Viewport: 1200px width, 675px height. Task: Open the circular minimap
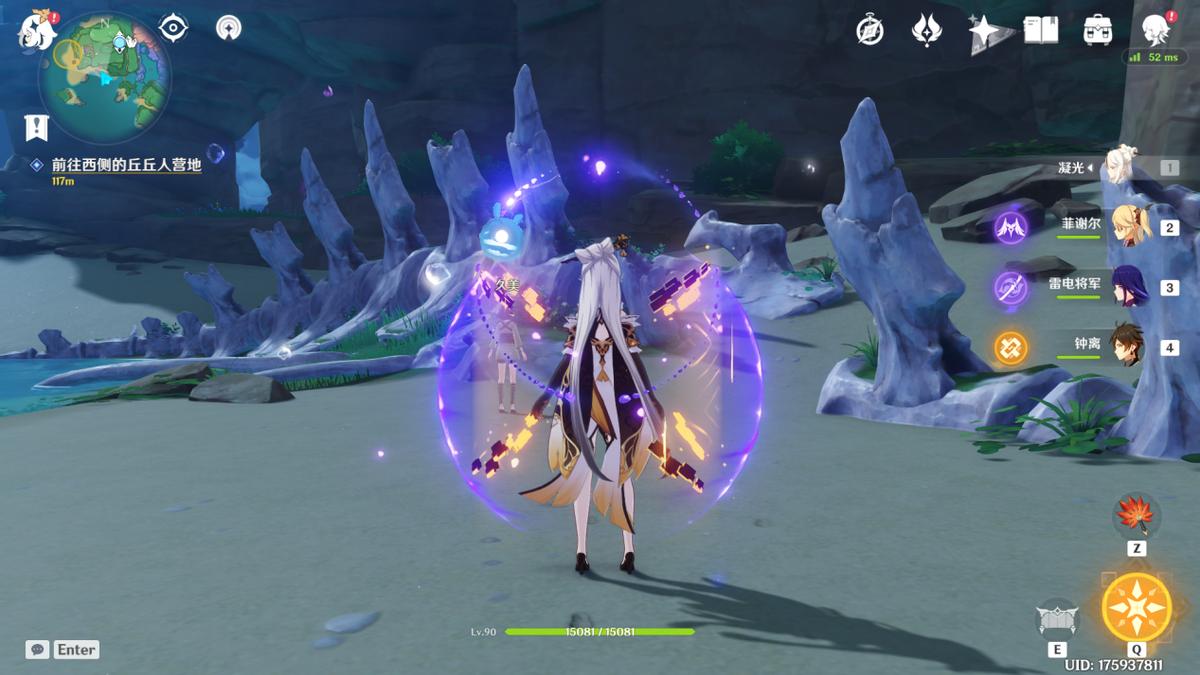click(105, 77)
